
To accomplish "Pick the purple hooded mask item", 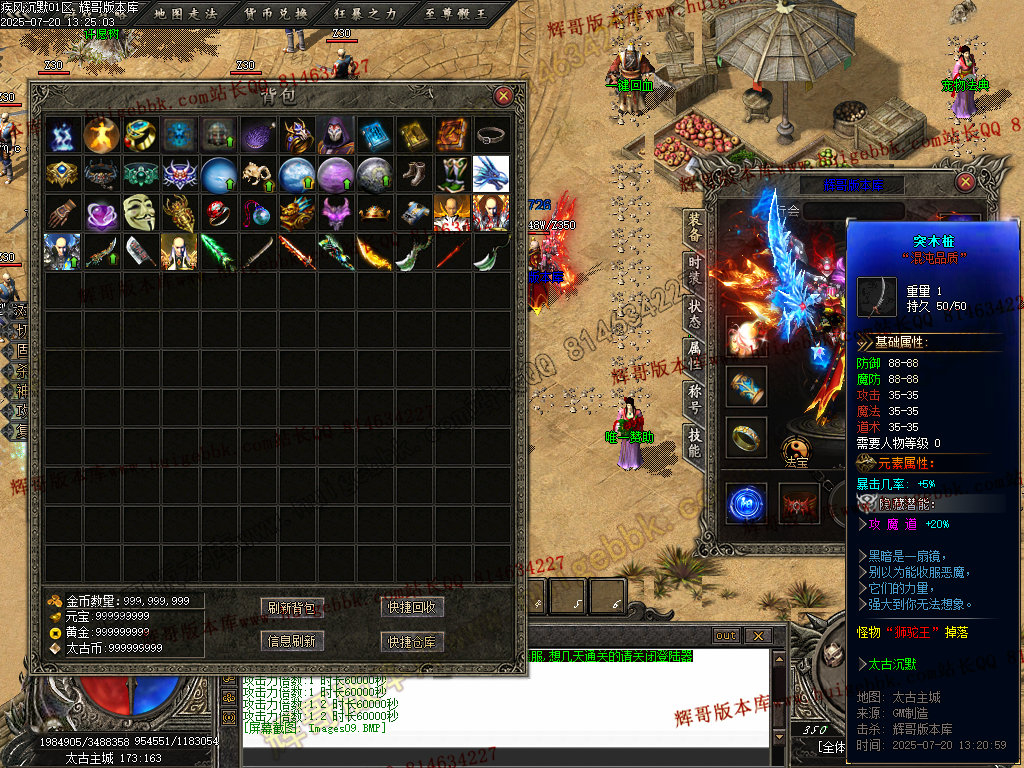I will 335,134.
